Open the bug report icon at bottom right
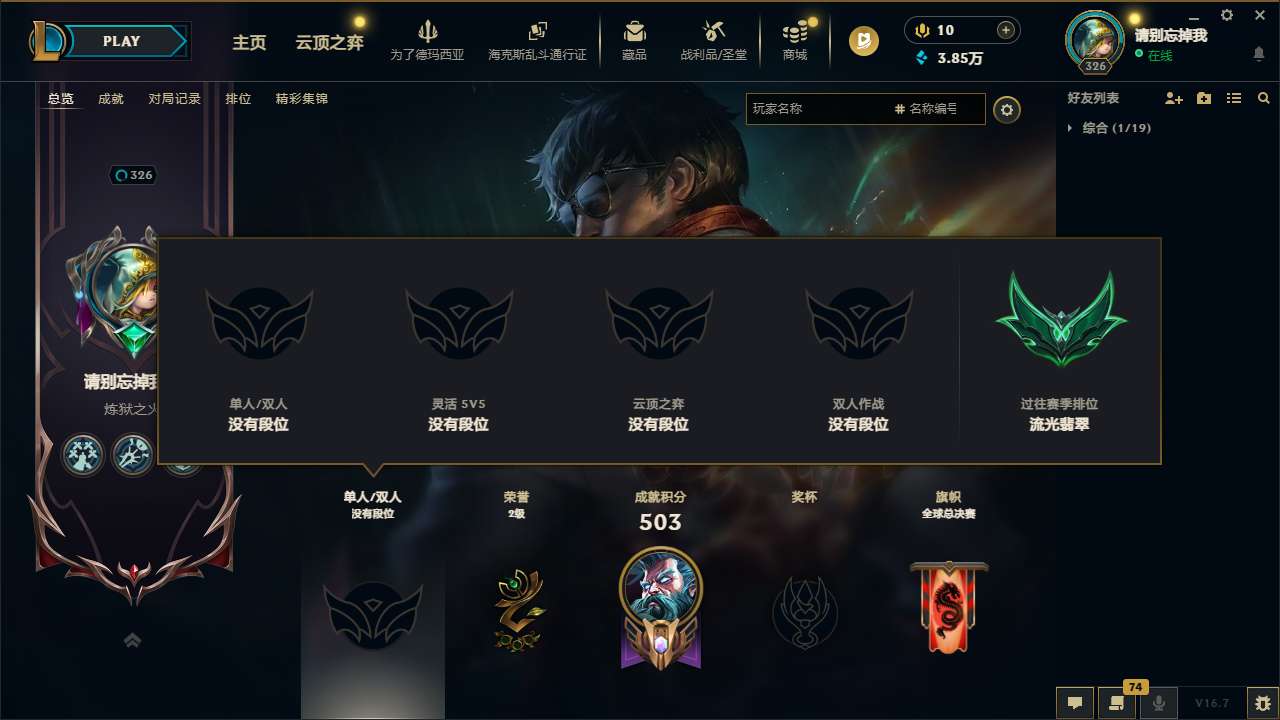This screenshot has height=720, width=1280. (1257, 701)
